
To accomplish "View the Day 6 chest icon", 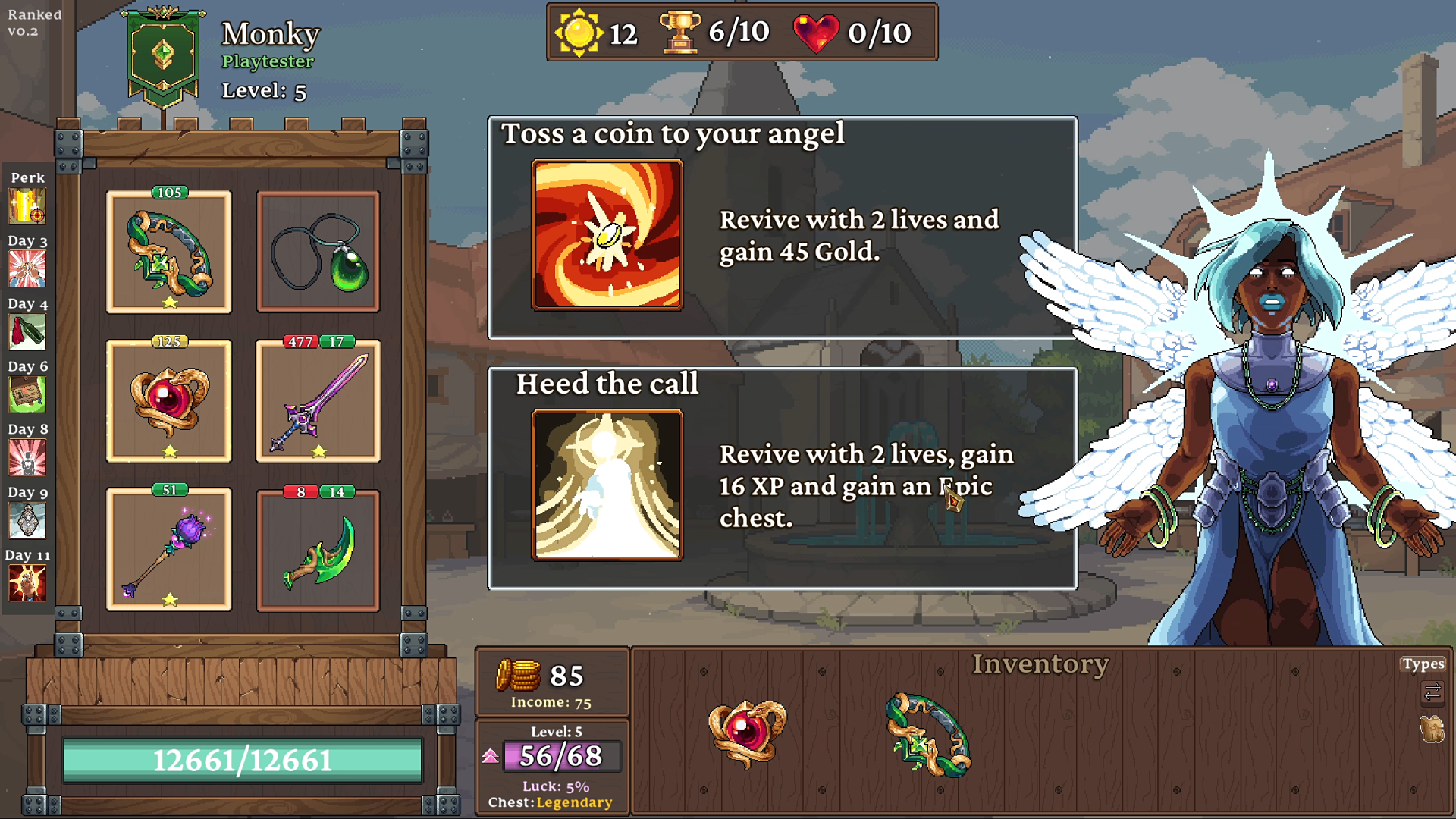I will tap(28, 394).
